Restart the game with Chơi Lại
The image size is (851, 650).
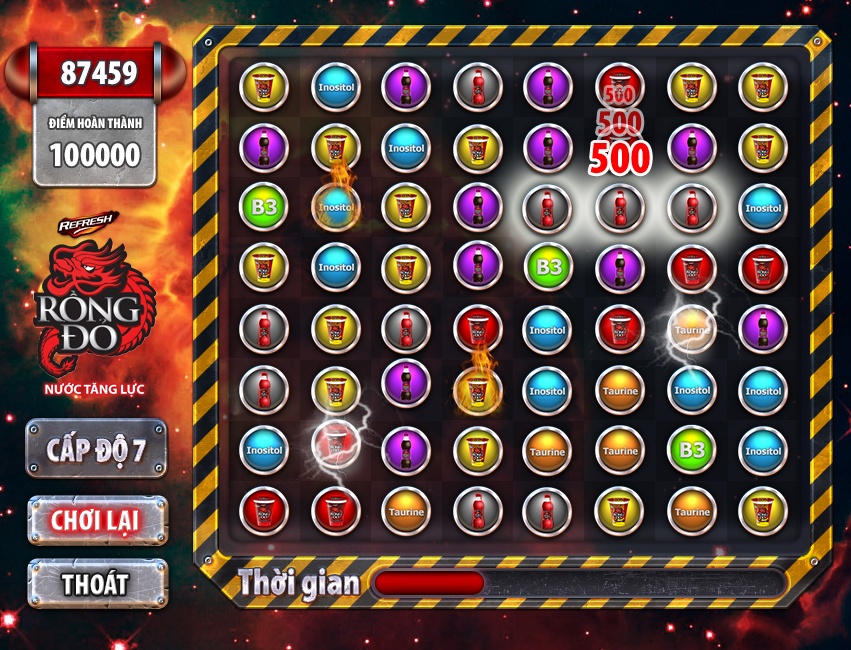pyautogui.click(x=96, y=520)
